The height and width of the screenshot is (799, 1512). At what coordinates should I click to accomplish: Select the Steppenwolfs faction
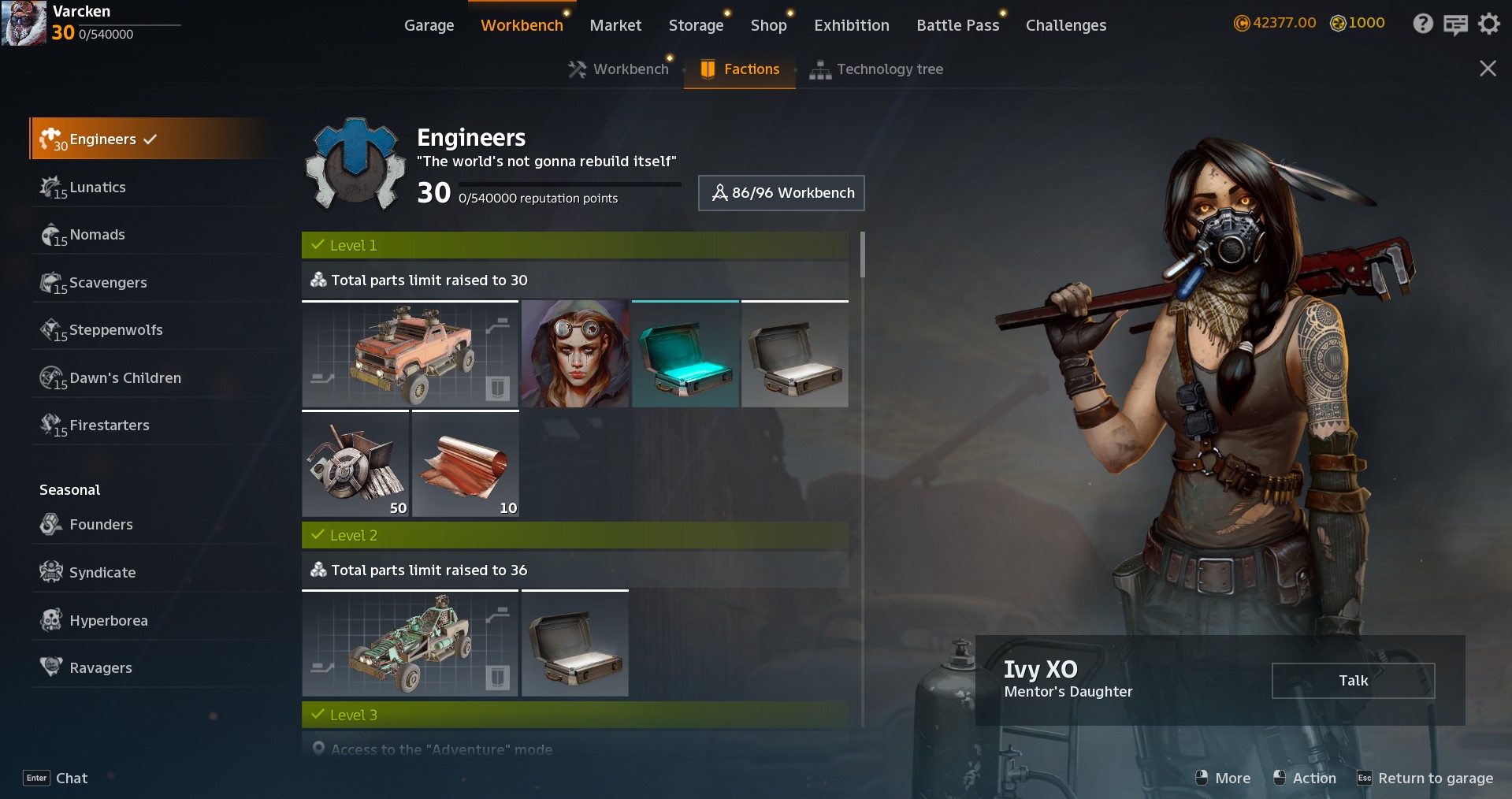click(115, 330)
